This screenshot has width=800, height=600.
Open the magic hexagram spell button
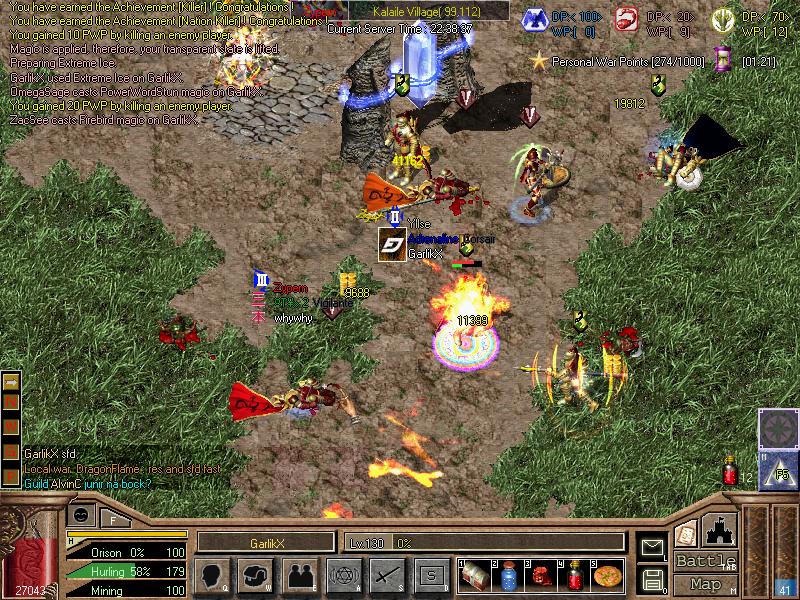(343, 576)
